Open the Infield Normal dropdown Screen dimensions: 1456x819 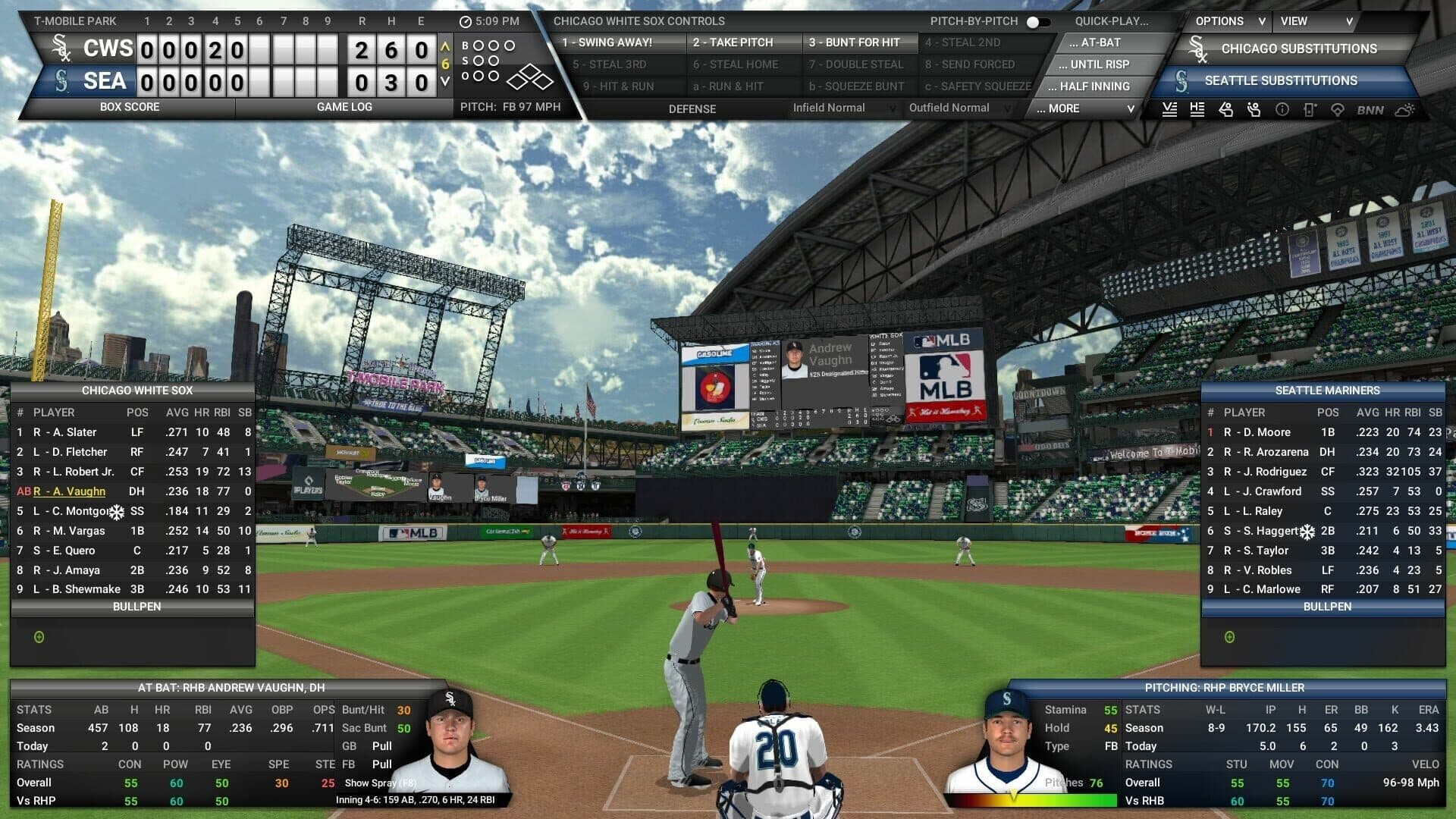(x=832, y=108)
